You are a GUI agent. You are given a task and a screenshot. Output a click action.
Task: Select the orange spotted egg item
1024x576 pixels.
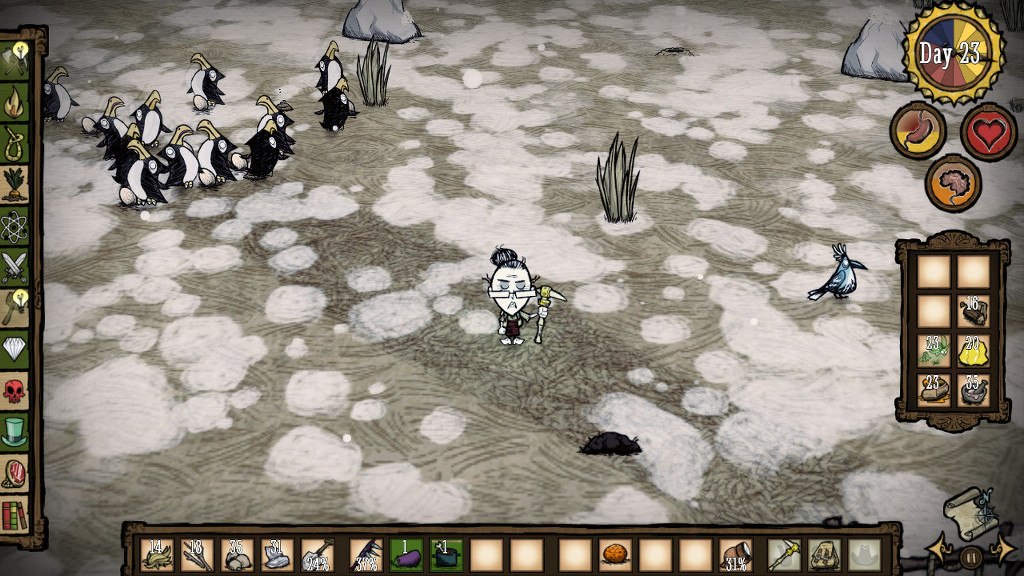(614, 555)
